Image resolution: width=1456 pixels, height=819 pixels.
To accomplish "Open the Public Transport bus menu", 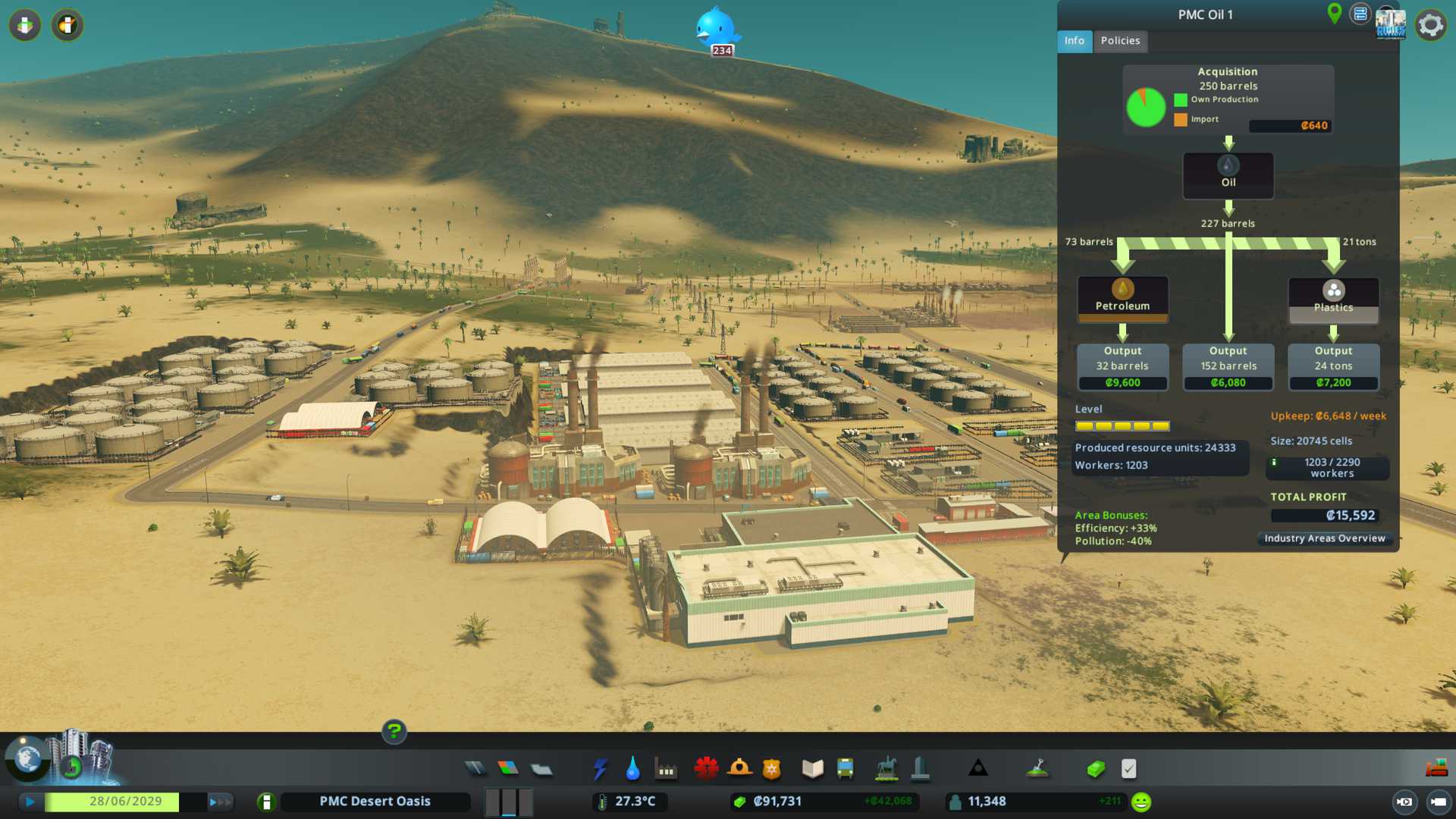I will pyautogui.click(x=845, y=769).
